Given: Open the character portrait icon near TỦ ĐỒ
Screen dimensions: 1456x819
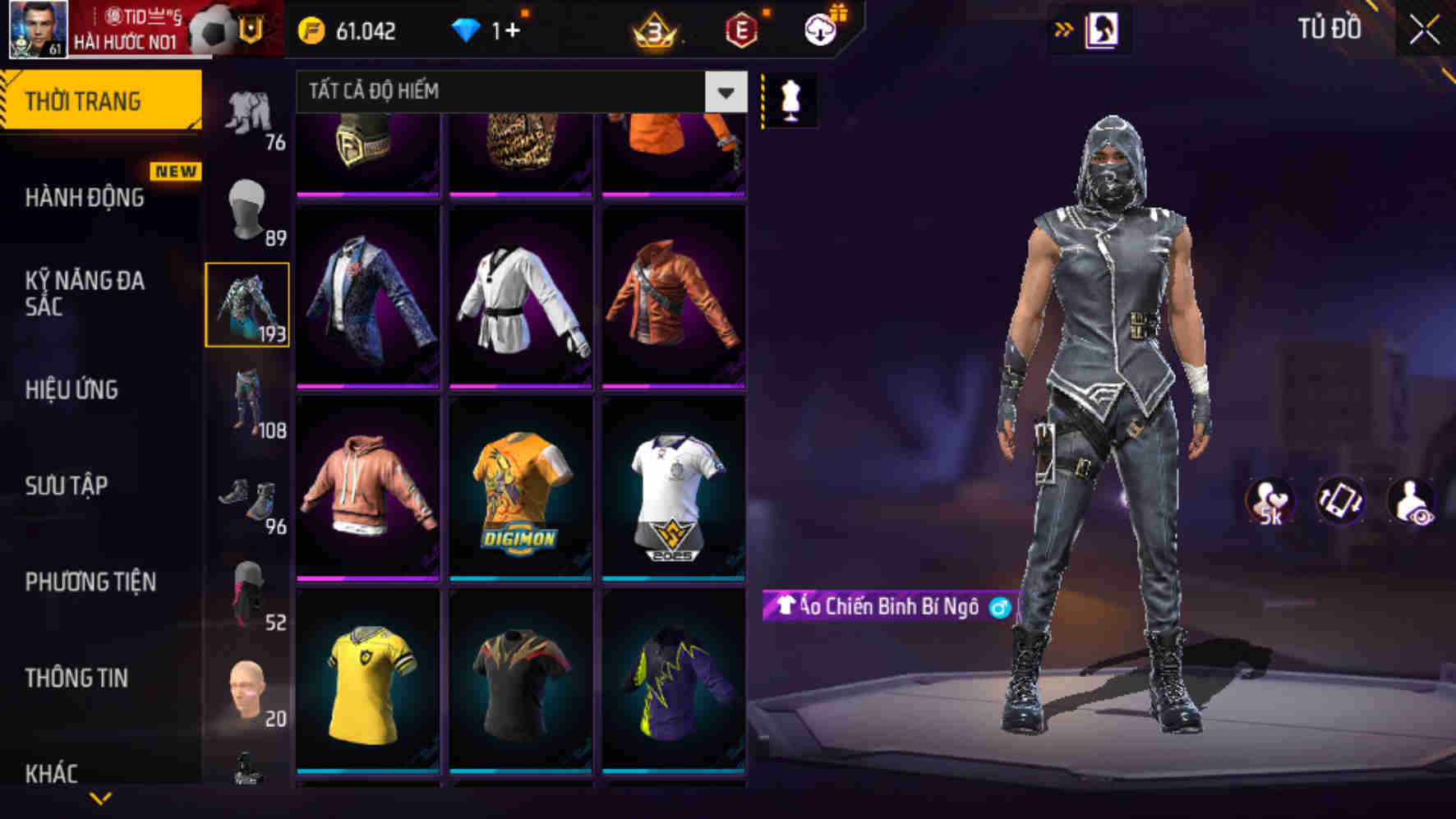Looking at the screenshot, I should tap(1104, 30).
